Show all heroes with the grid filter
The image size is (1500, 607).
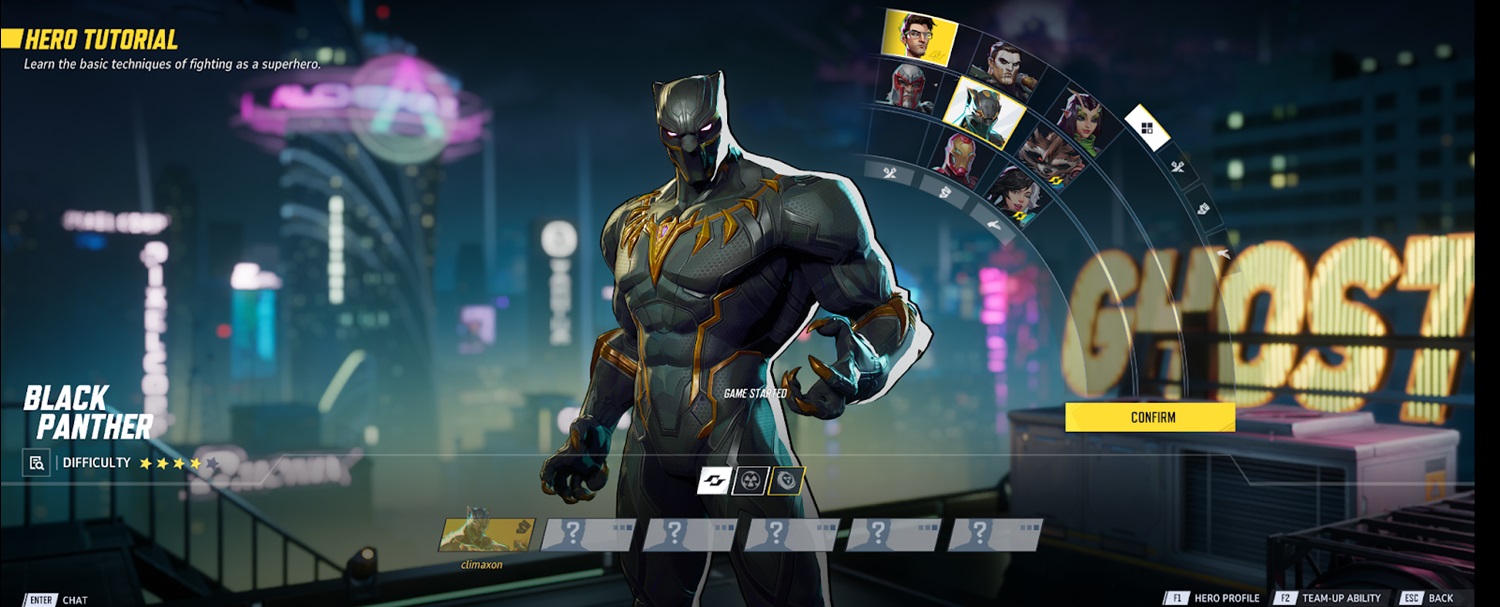1147,127
